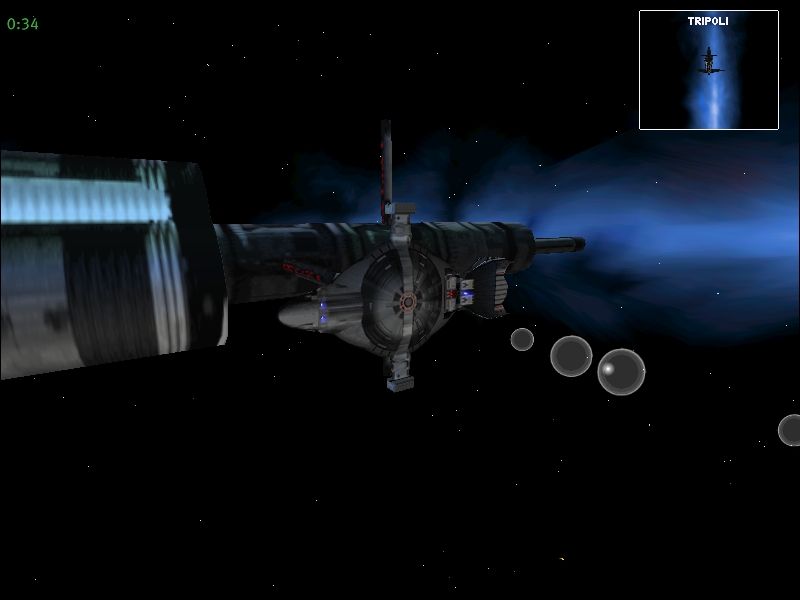Click the TRIPOLI target view panel
The image size is (800, 600).
point(708,70)
